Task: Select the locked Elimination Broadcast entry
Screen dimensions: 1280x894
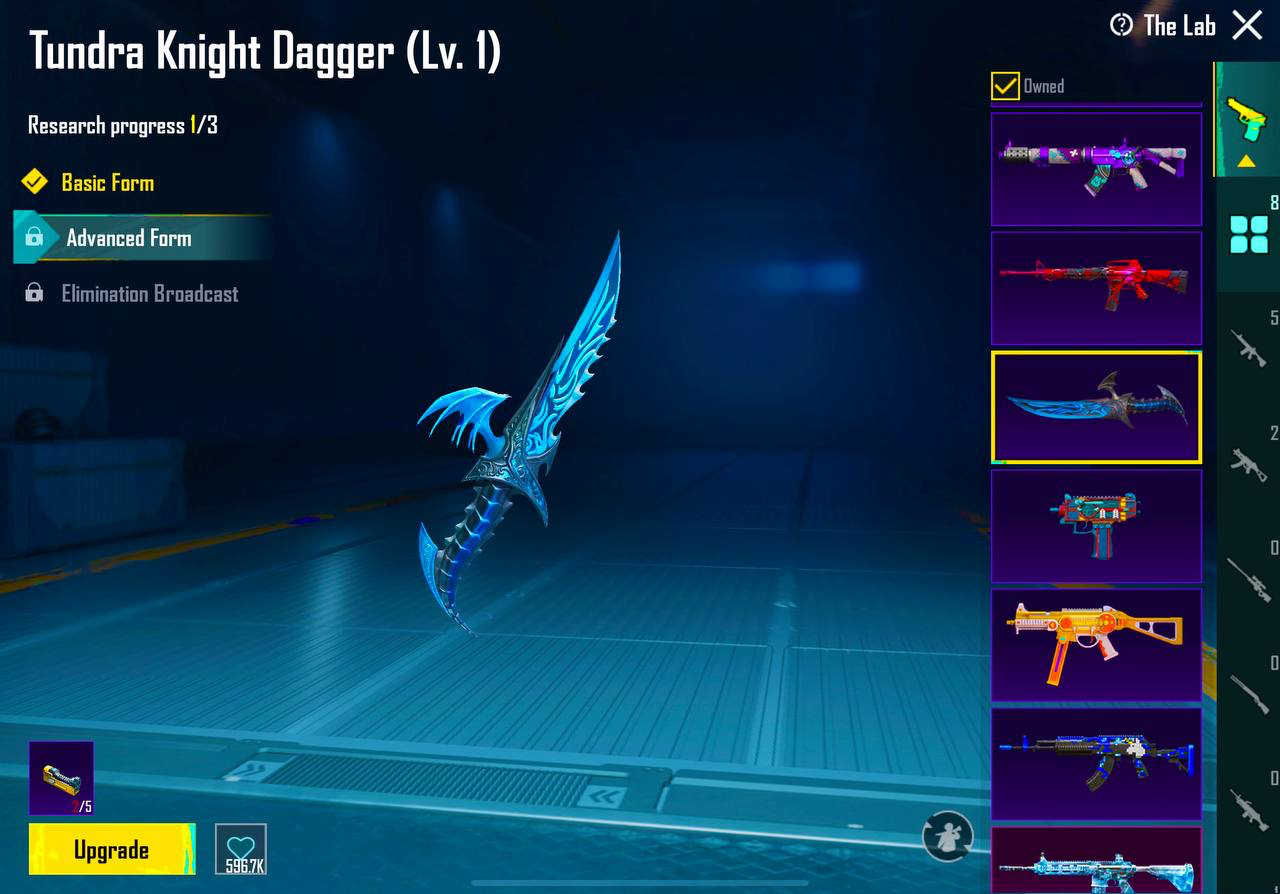Action: click(x=149, y=294)
